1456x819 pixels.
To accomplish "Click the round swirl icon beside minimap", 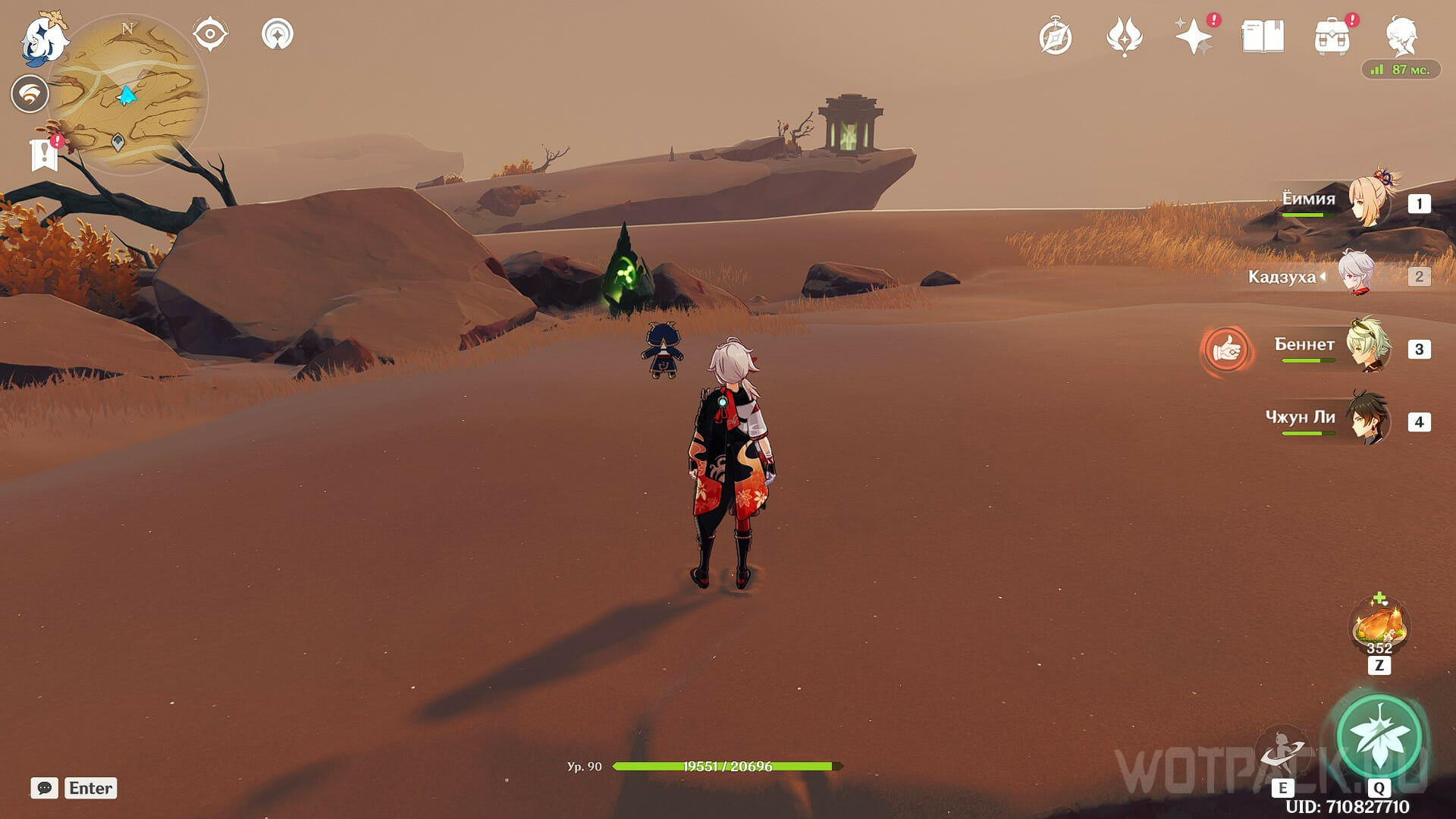I will point(30,95).
